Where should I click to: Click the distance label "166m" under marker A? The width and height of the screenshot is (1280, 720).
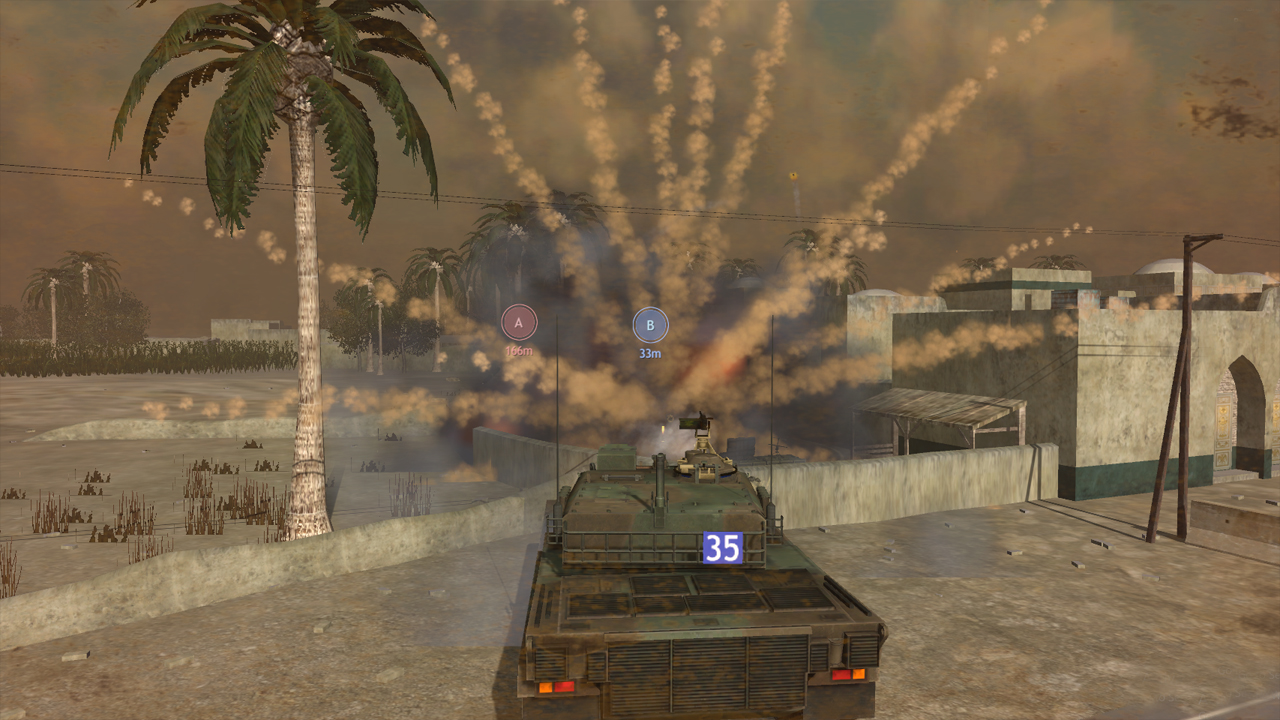point(517,351)
